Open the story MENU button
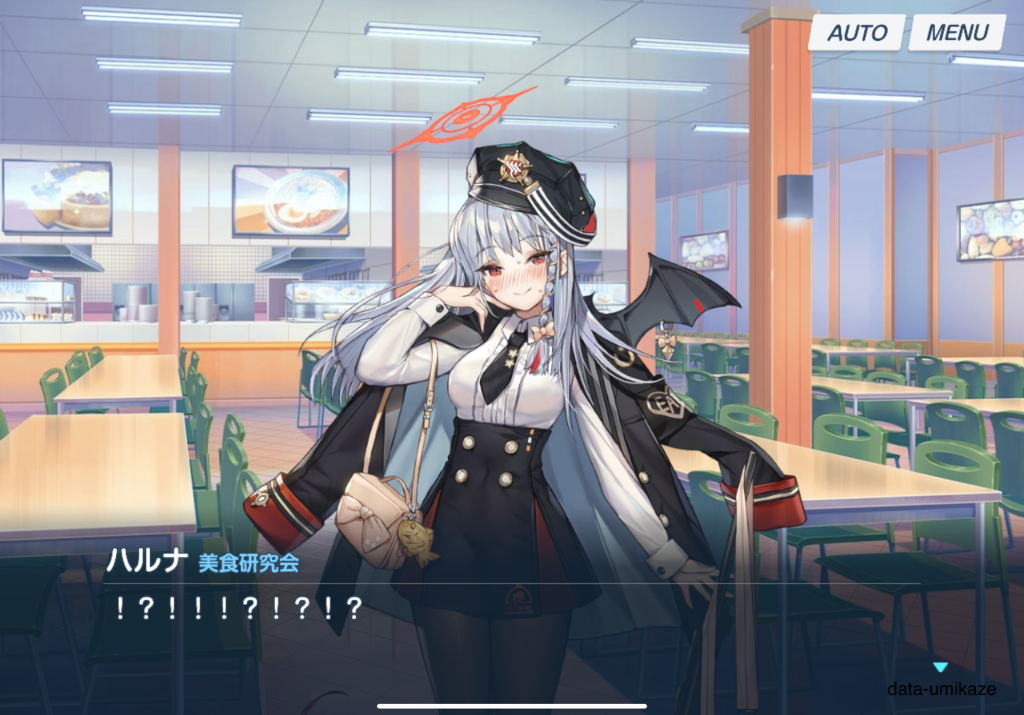This screenshot has height=715, width=1024. (x=957, y=32)
